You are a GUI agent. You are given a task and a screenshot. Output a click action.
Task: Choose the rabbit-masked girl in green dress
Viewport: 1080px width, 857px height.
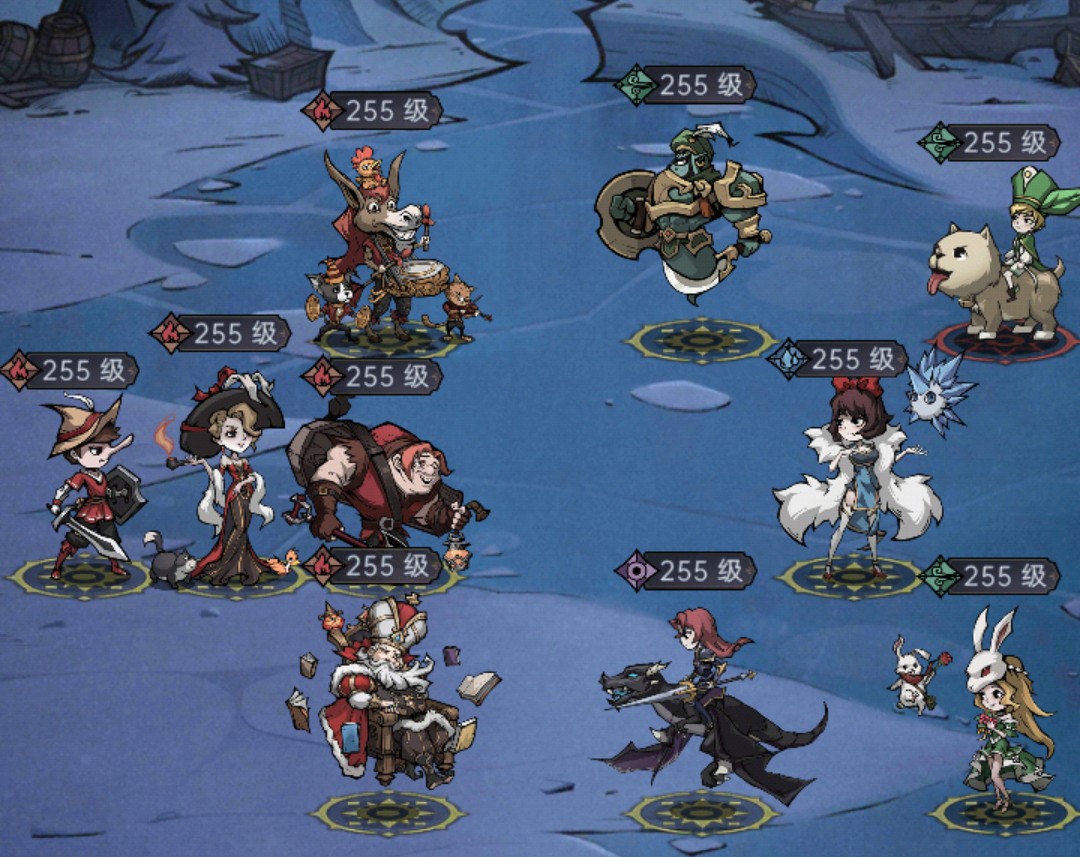point(1002,710)
